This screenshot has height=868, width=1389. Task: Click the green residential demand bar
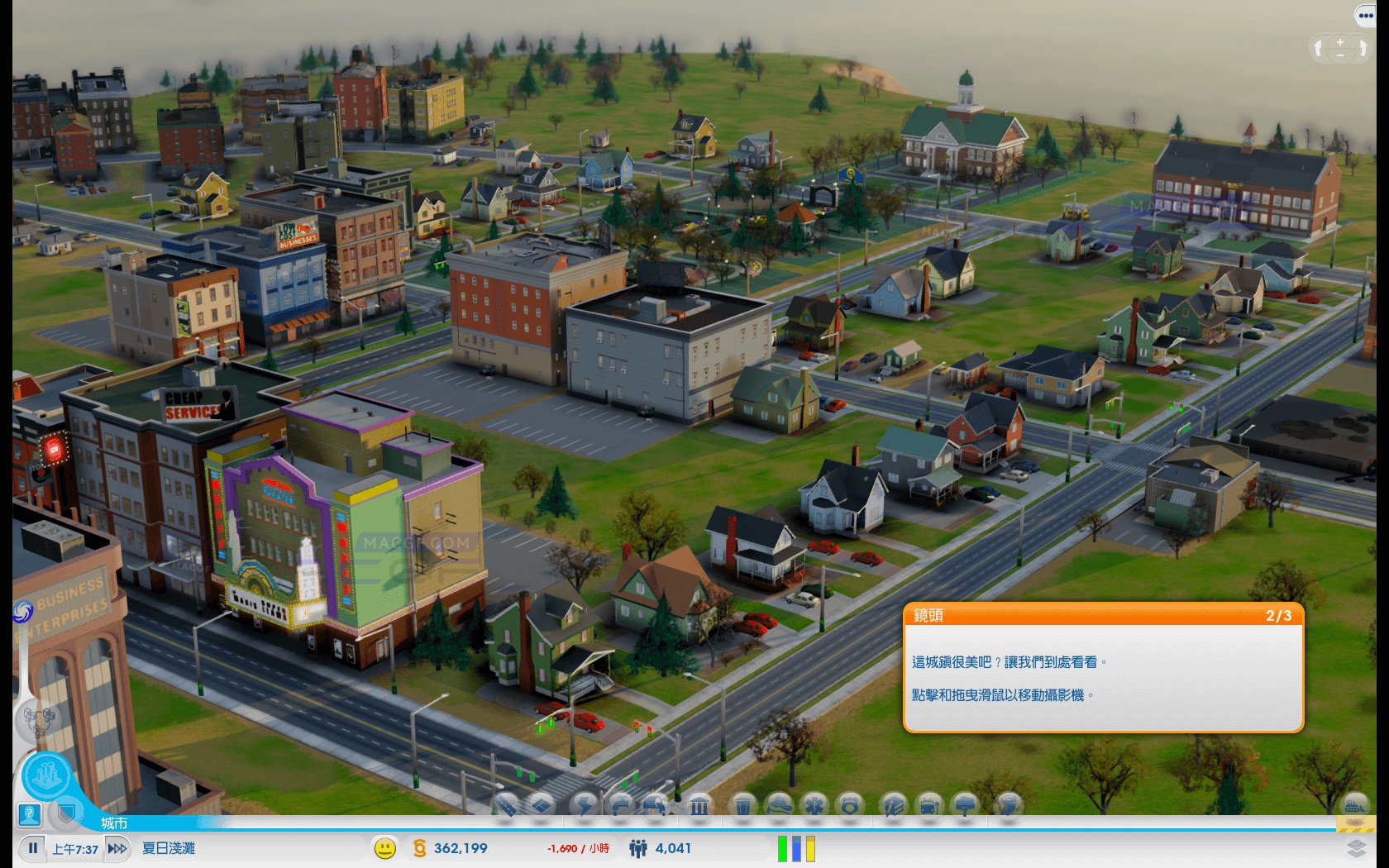pos(780,847)
